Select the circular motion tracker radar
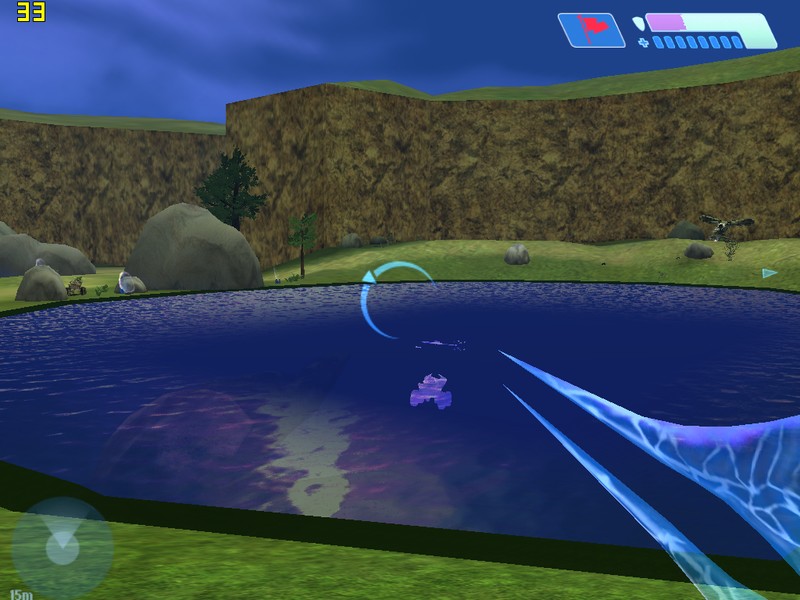Screen dimensions: 800x600 tap(62, 547)
